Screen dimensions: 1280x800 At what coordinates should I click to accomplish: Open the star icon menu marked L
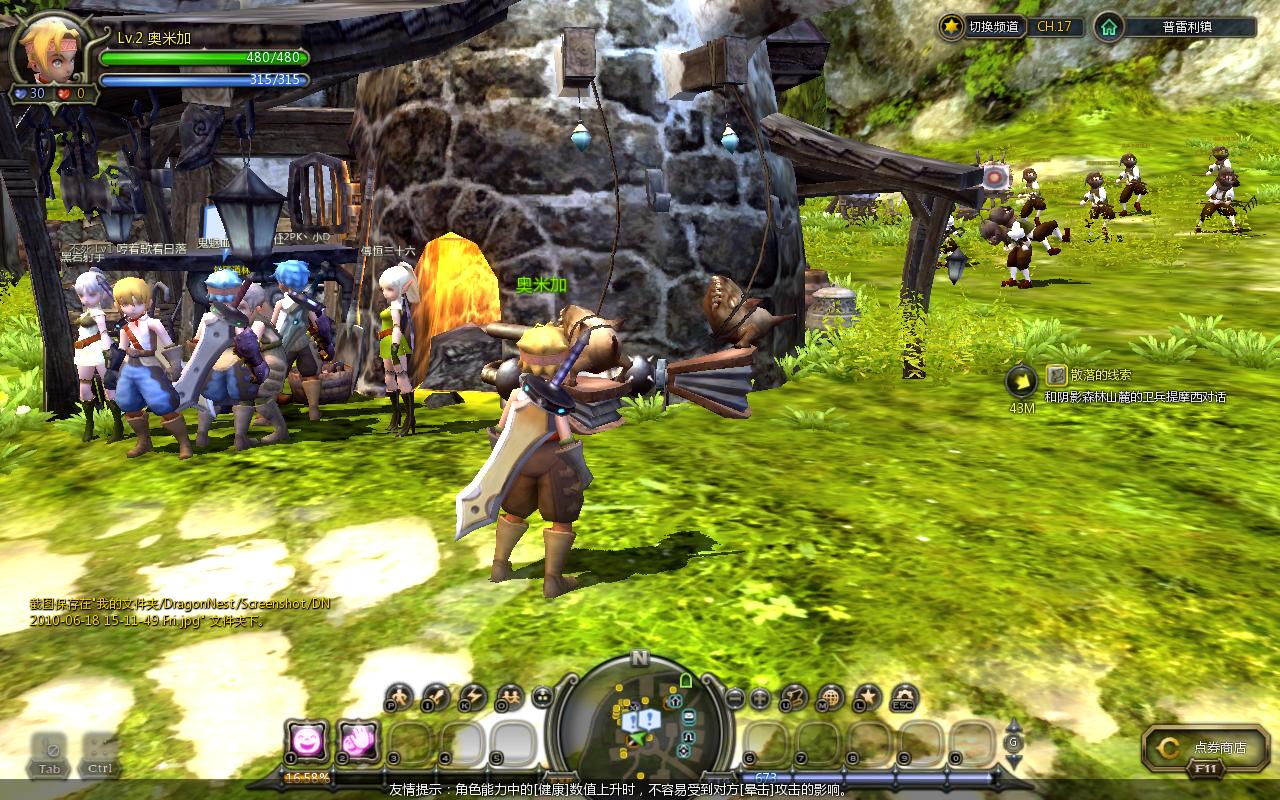867,696
